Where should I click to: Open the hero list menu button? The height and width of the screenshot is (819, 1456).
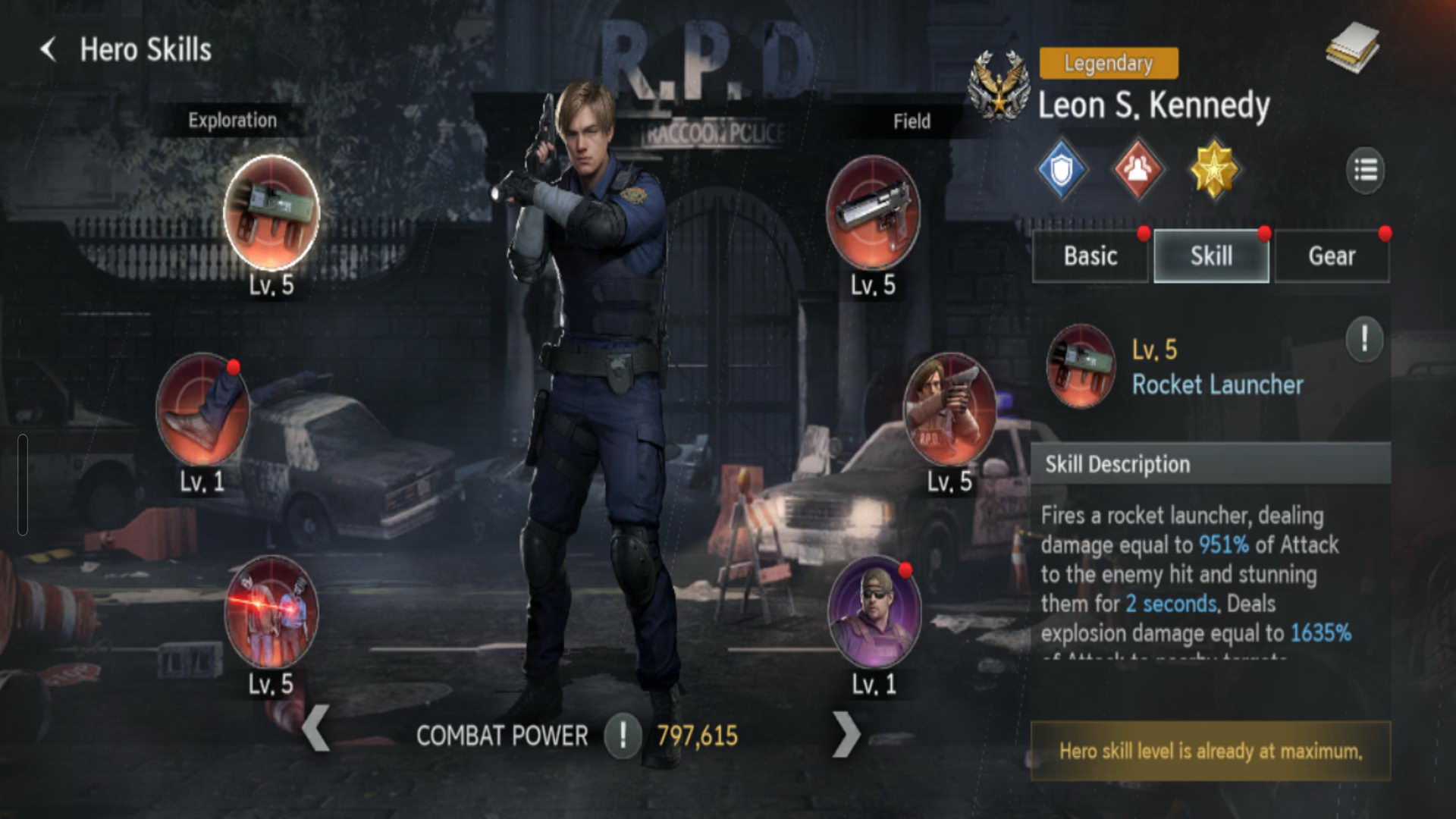click(x=1365, y=170)
